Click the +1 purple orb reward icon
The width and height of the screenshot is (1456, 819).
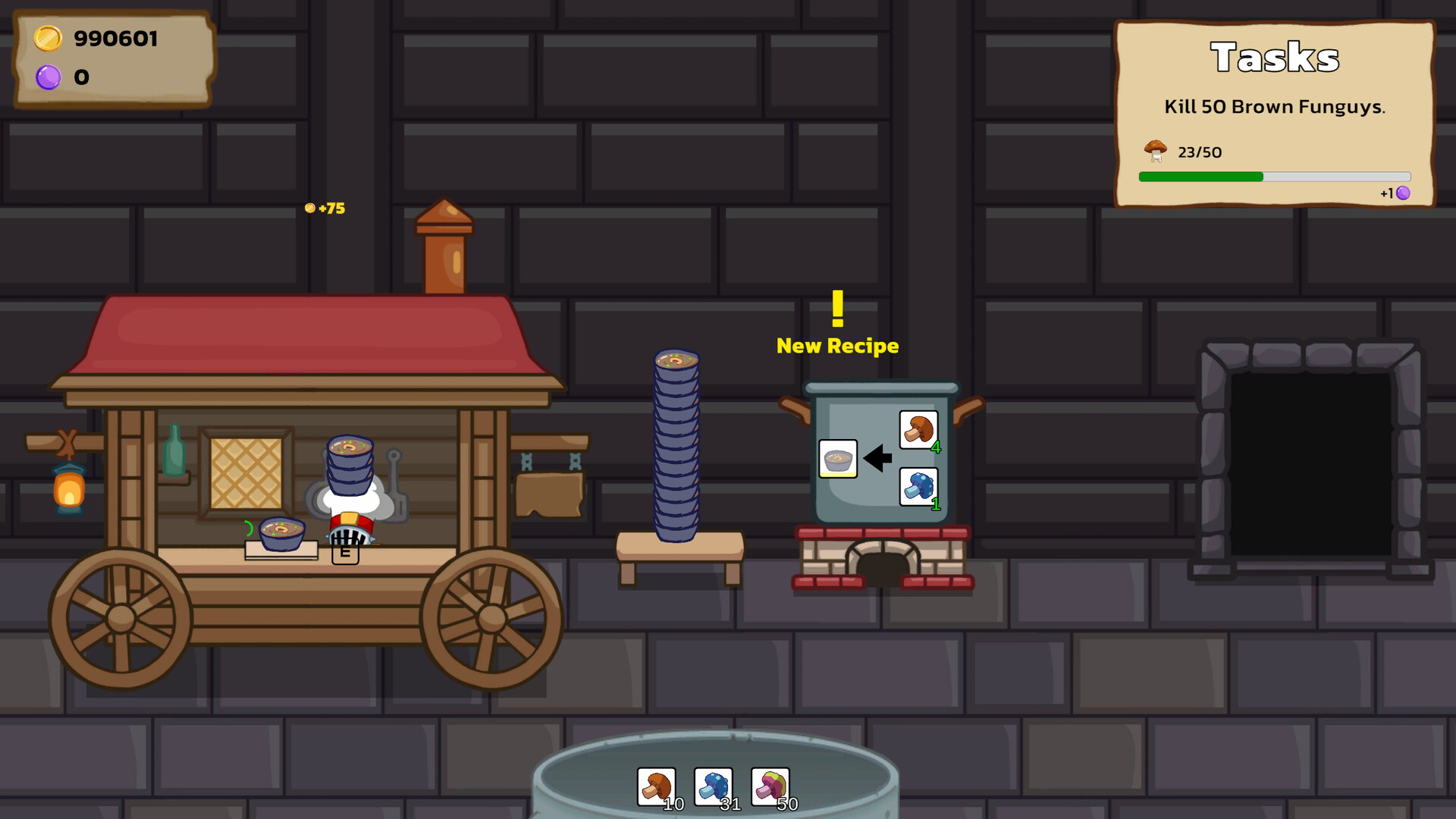1401,193
